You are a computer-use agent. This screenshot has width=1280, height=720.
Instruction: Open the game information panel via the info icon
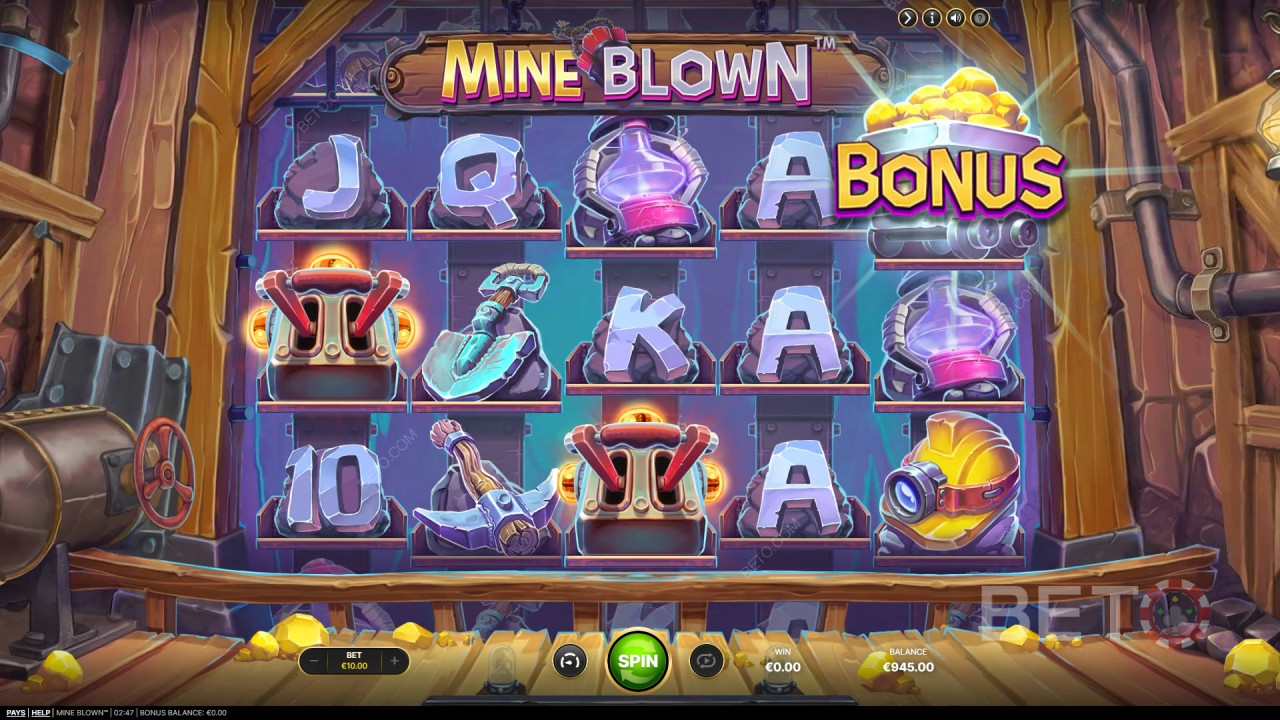click(931, 17)
